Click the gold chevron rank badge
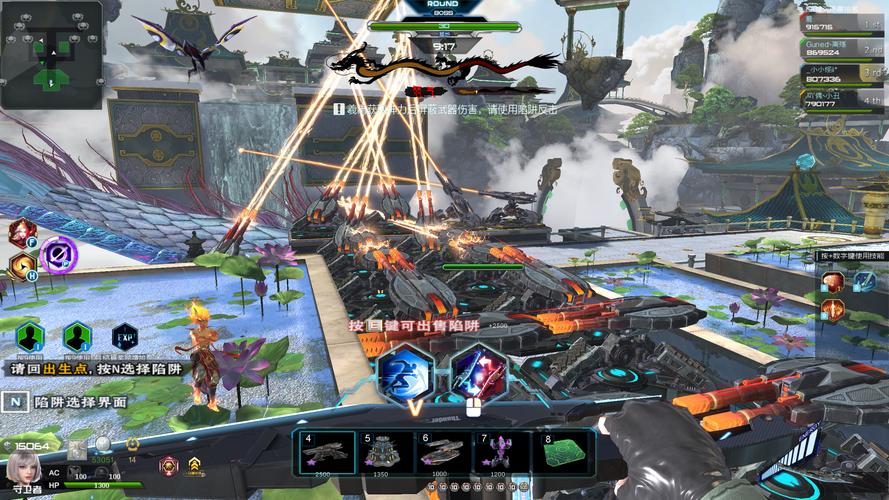 coord(195,464)
